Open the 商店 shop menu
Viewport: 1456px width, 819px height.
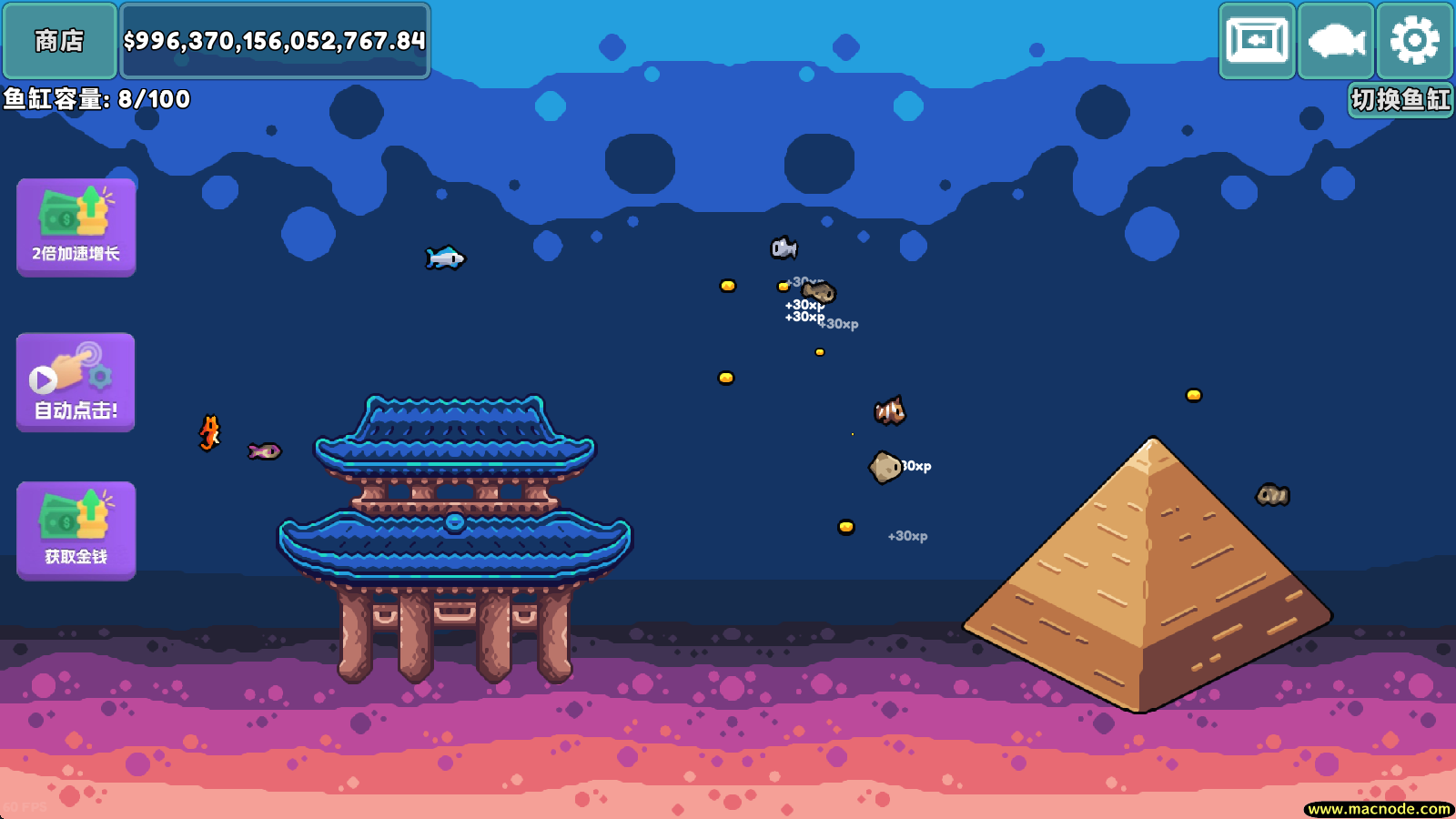click(x=59, y=41)
